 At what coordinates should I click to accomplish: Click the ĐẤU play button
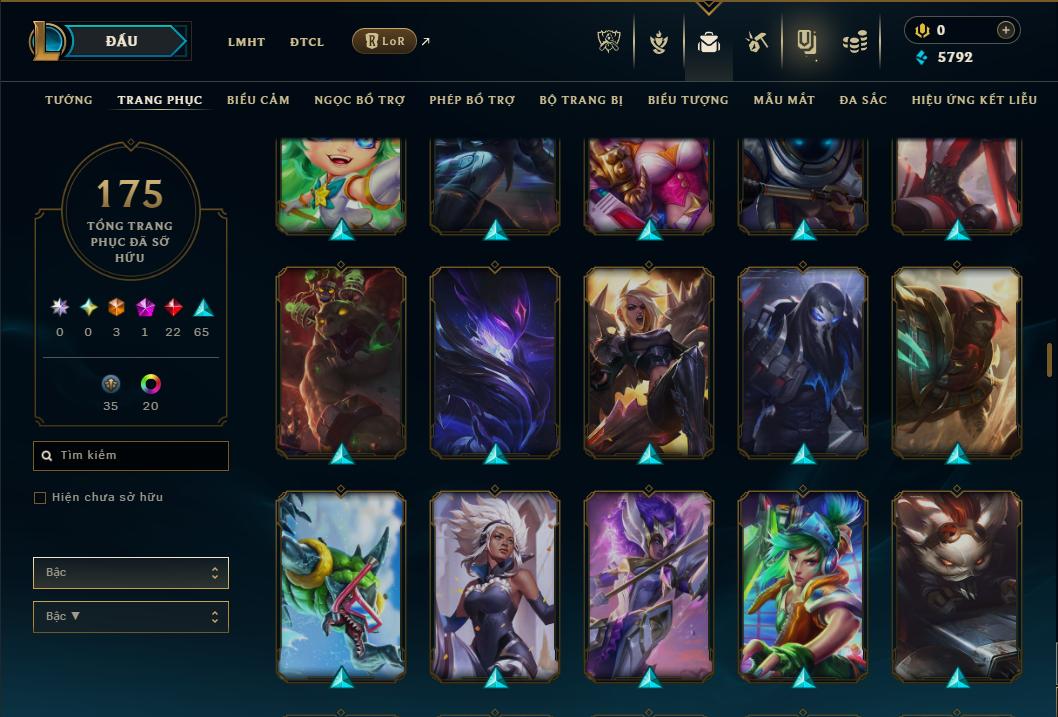point(122,41)
